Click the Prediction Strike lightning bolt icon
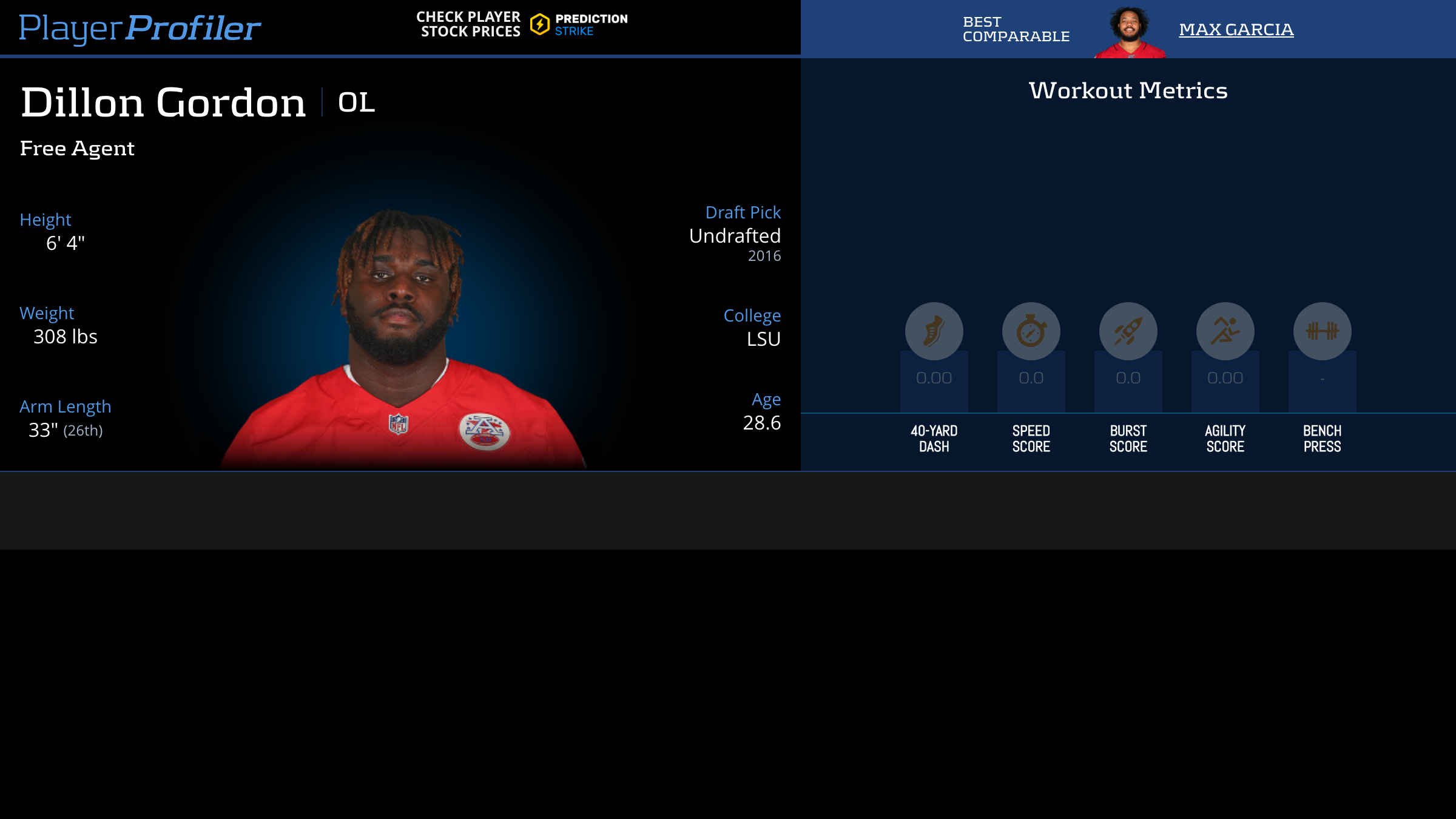The height and width of the screenshot is (819, 1456). click(x=539, y=24)
